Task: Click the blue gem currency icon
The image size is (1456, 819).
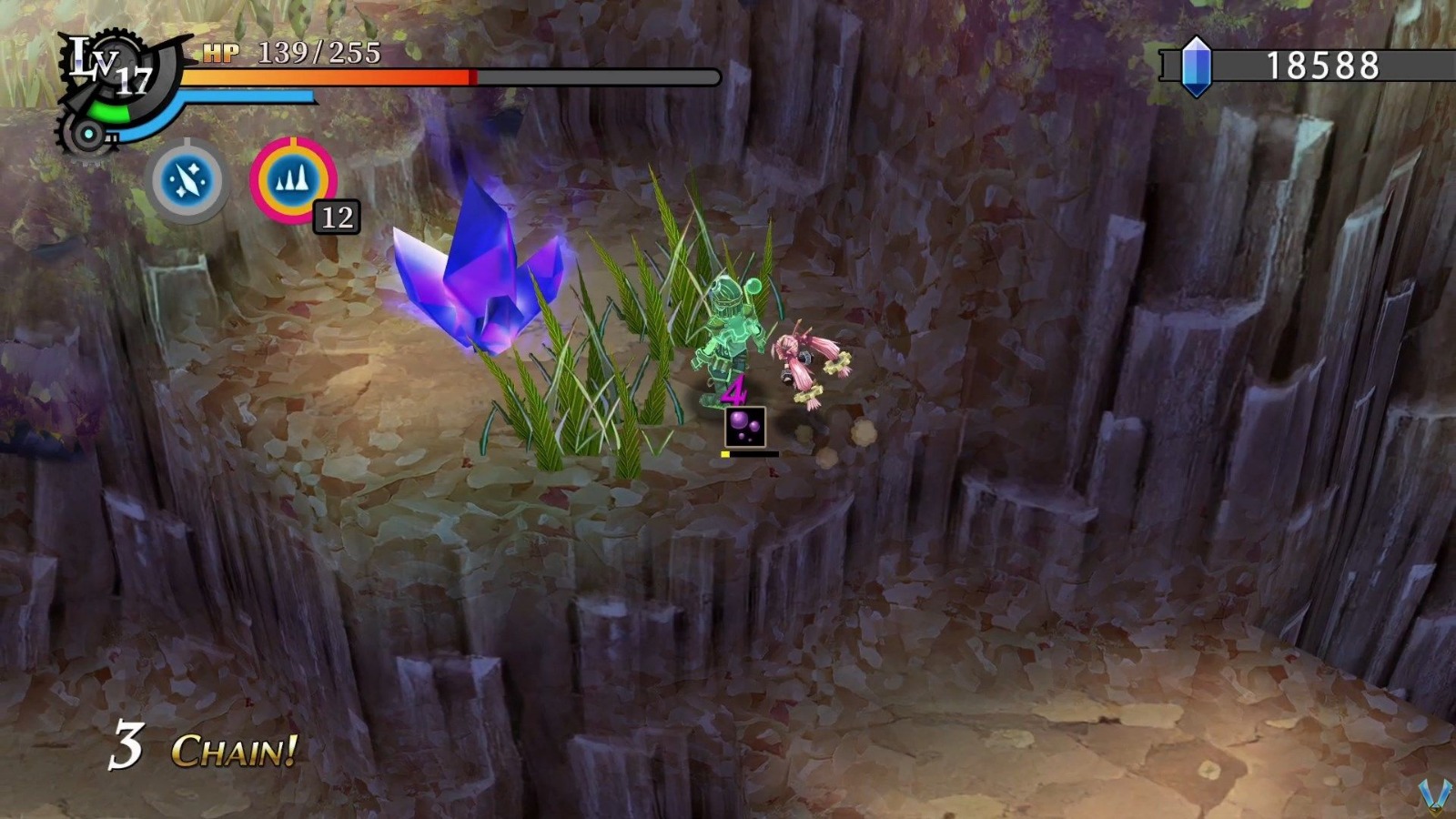Action: tap(1197, 64)
